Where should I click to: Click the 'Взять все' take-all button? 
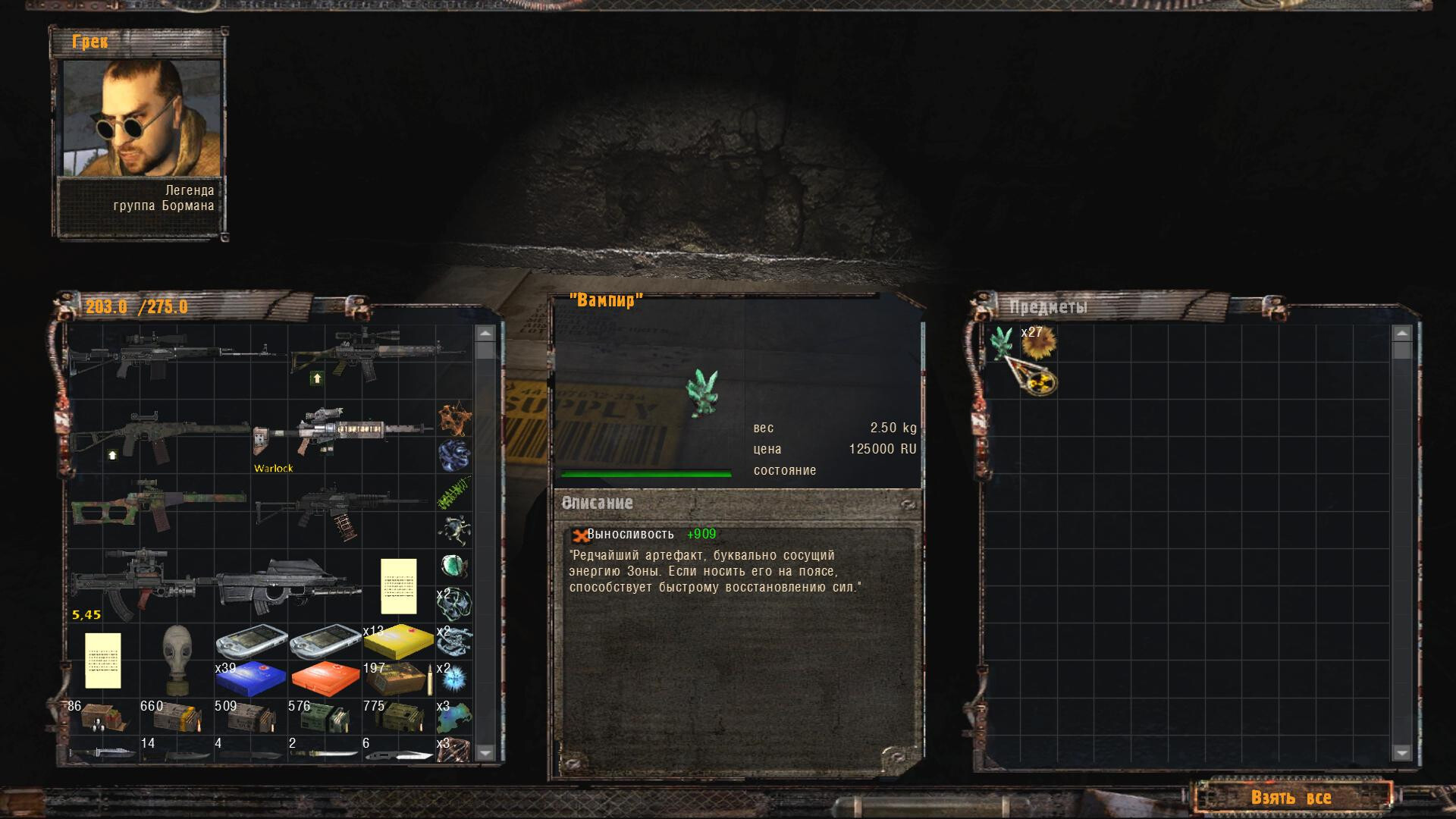click(x=1291, y=798)
